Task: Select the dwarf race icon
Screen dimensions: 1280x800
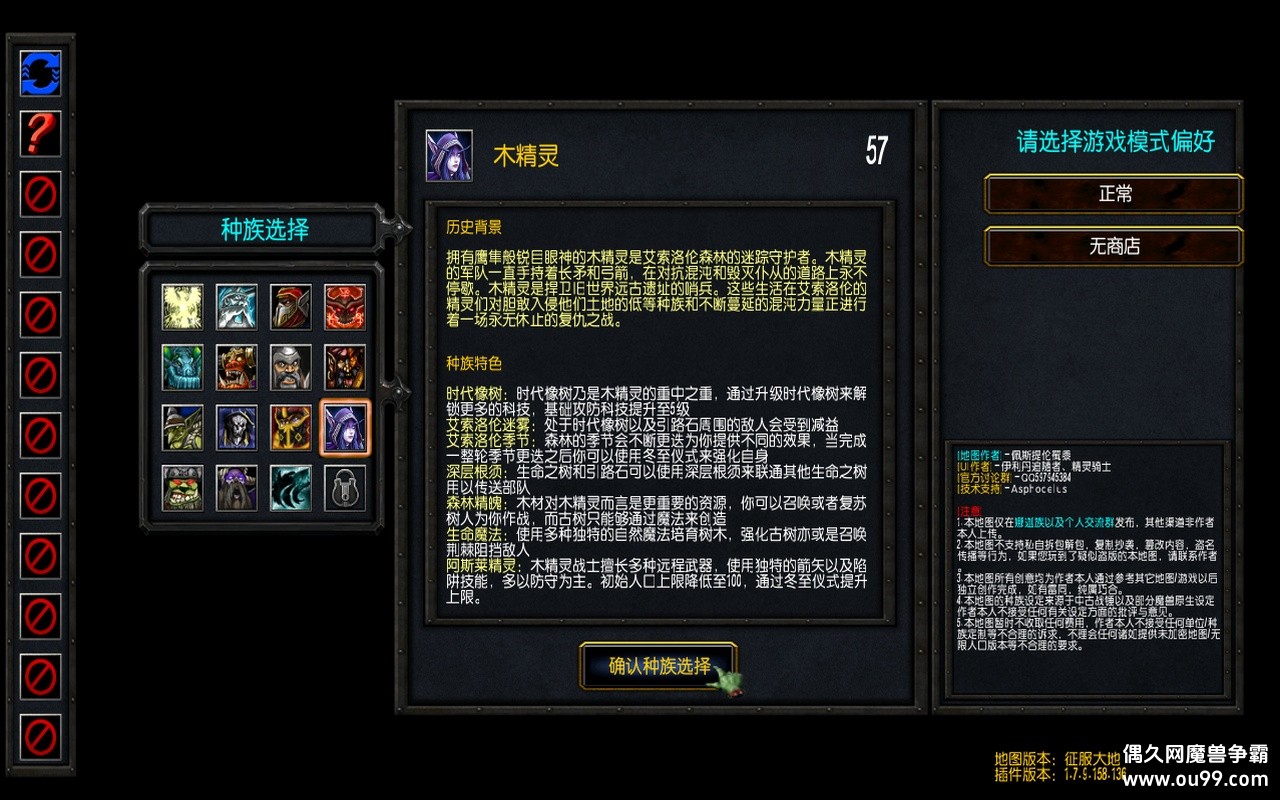Action: pos(290,368)
